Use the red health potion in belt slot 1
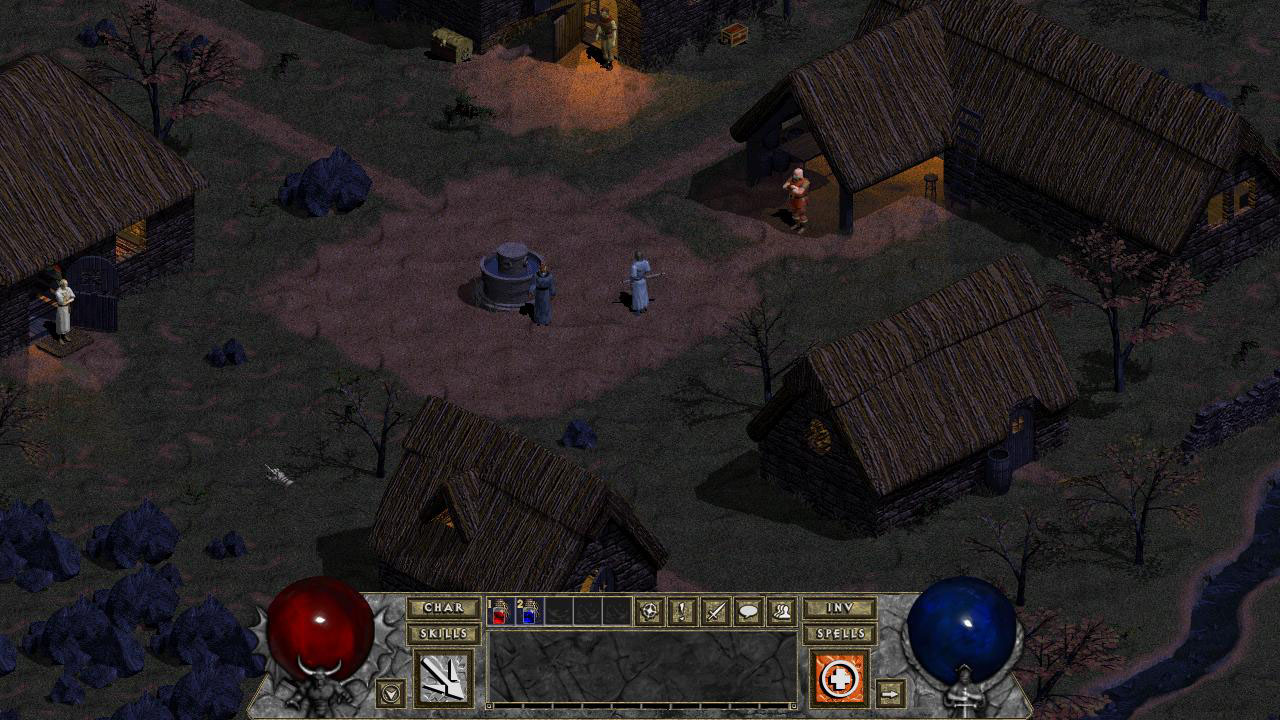This screenshot has width=1280, height=720. 500,612
